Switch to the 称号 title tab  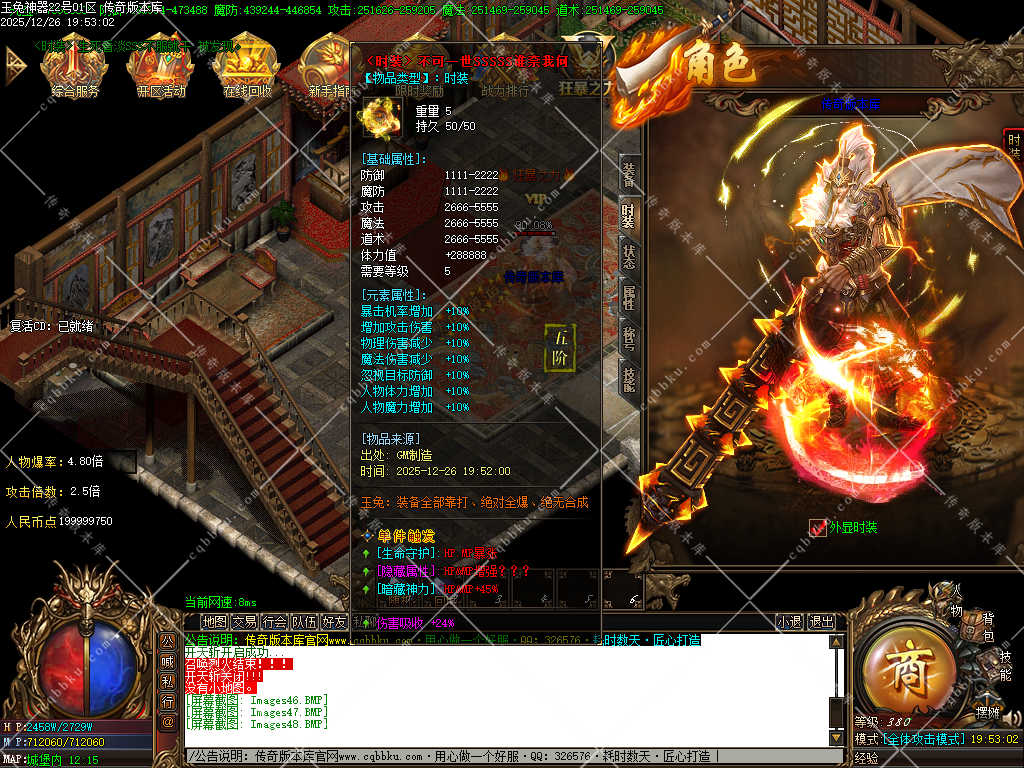coord(628,338)
